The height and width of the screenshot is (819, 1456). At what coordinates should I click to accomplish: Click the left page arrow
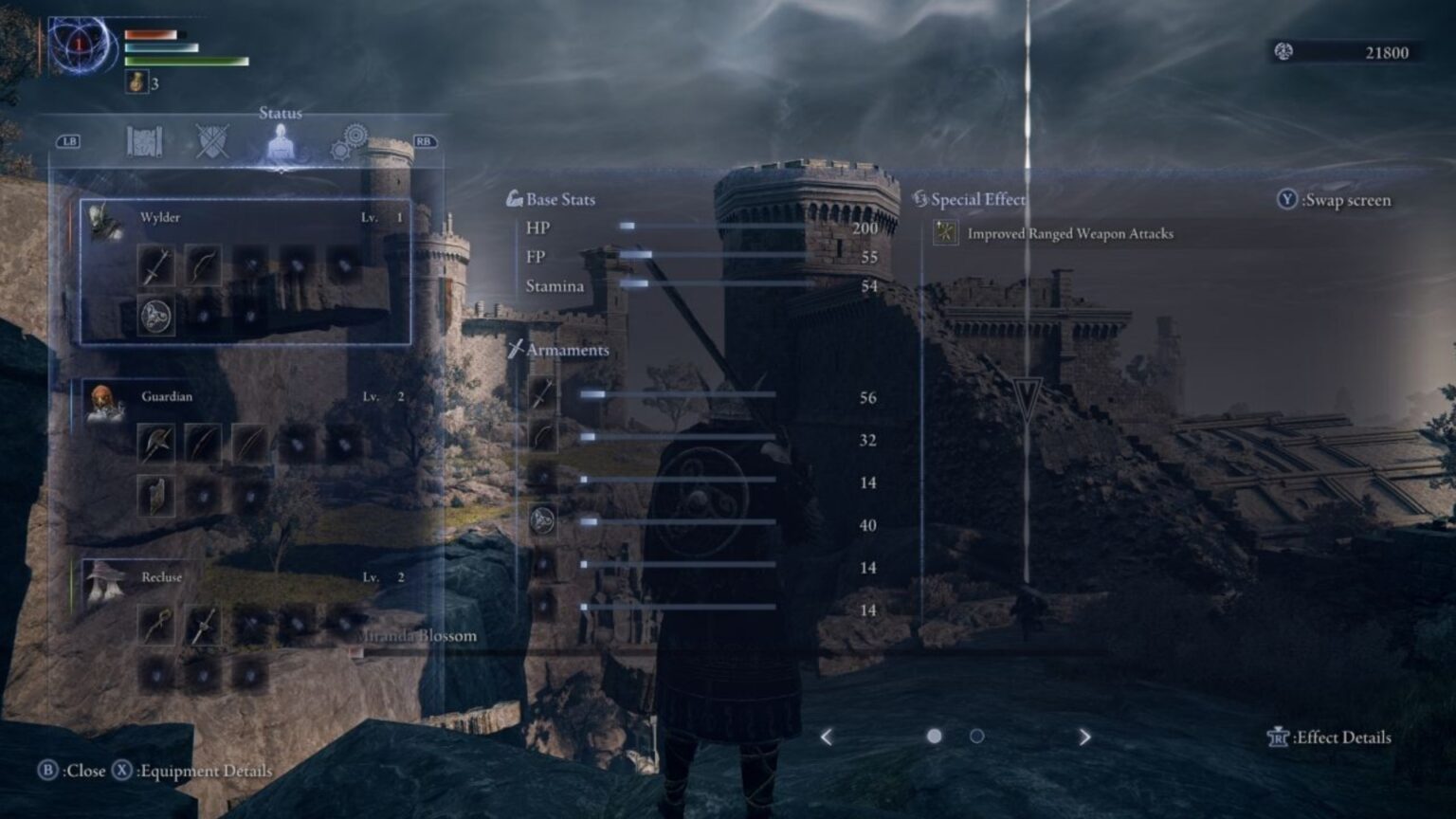click(827, 736)
